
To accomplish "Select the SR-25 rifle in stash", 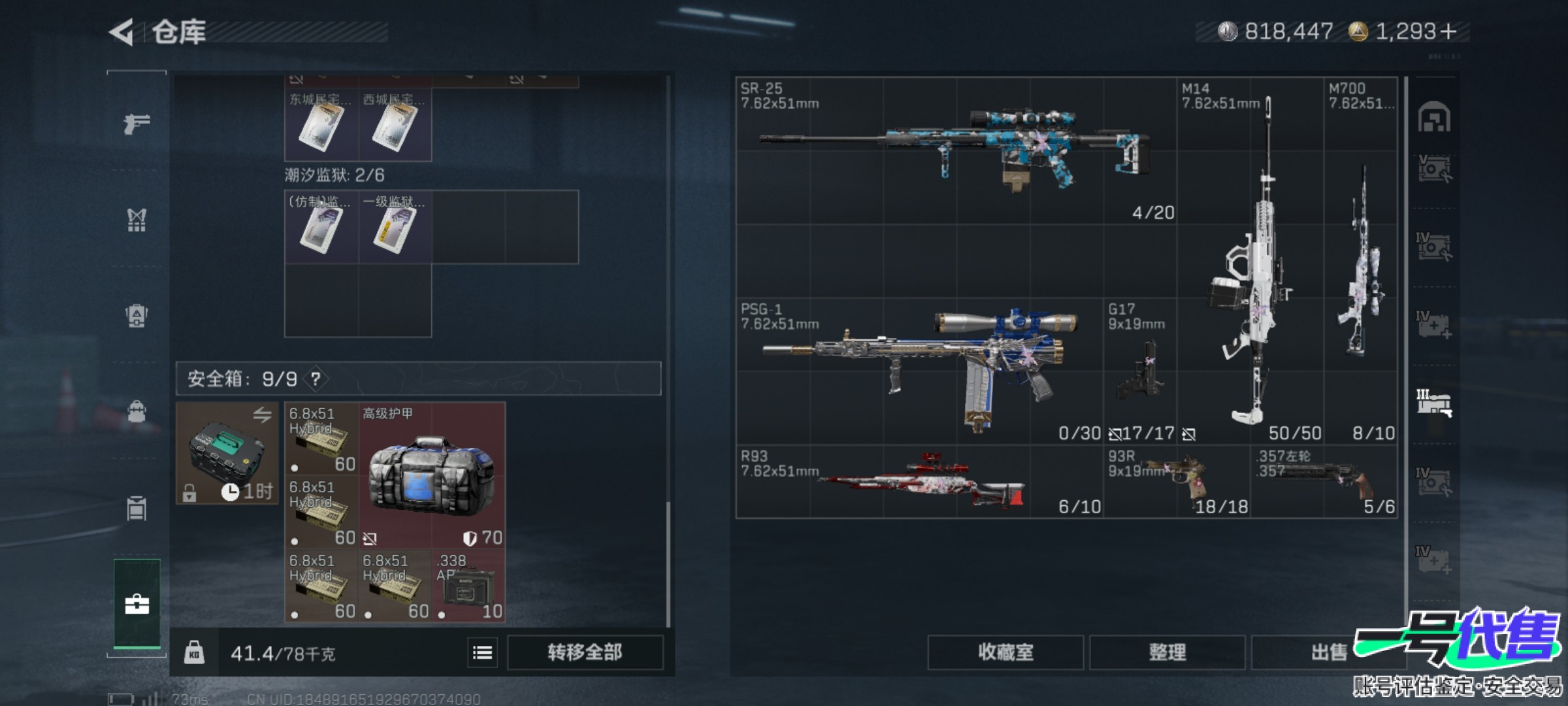I will click(955, 150).
